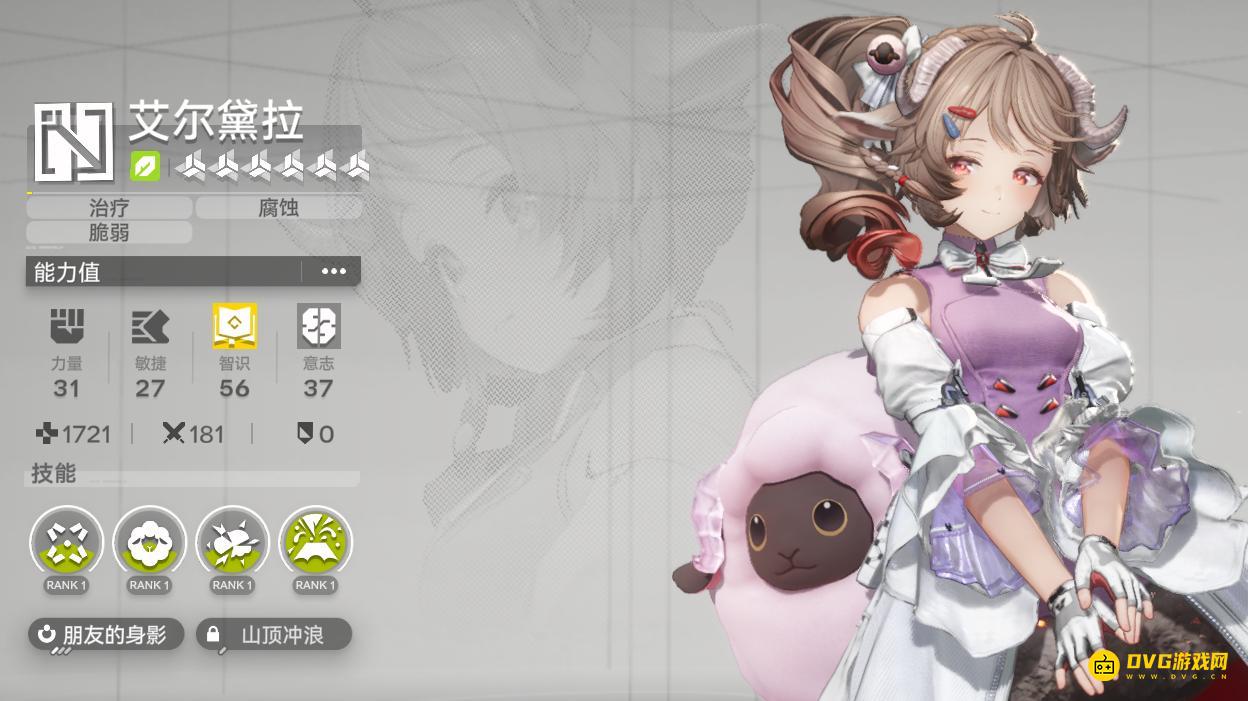Click the operator class emblem beside 艾尔黛拉
The height and width of the screenshot is (701, 1248).
click(x=72, y=143)
